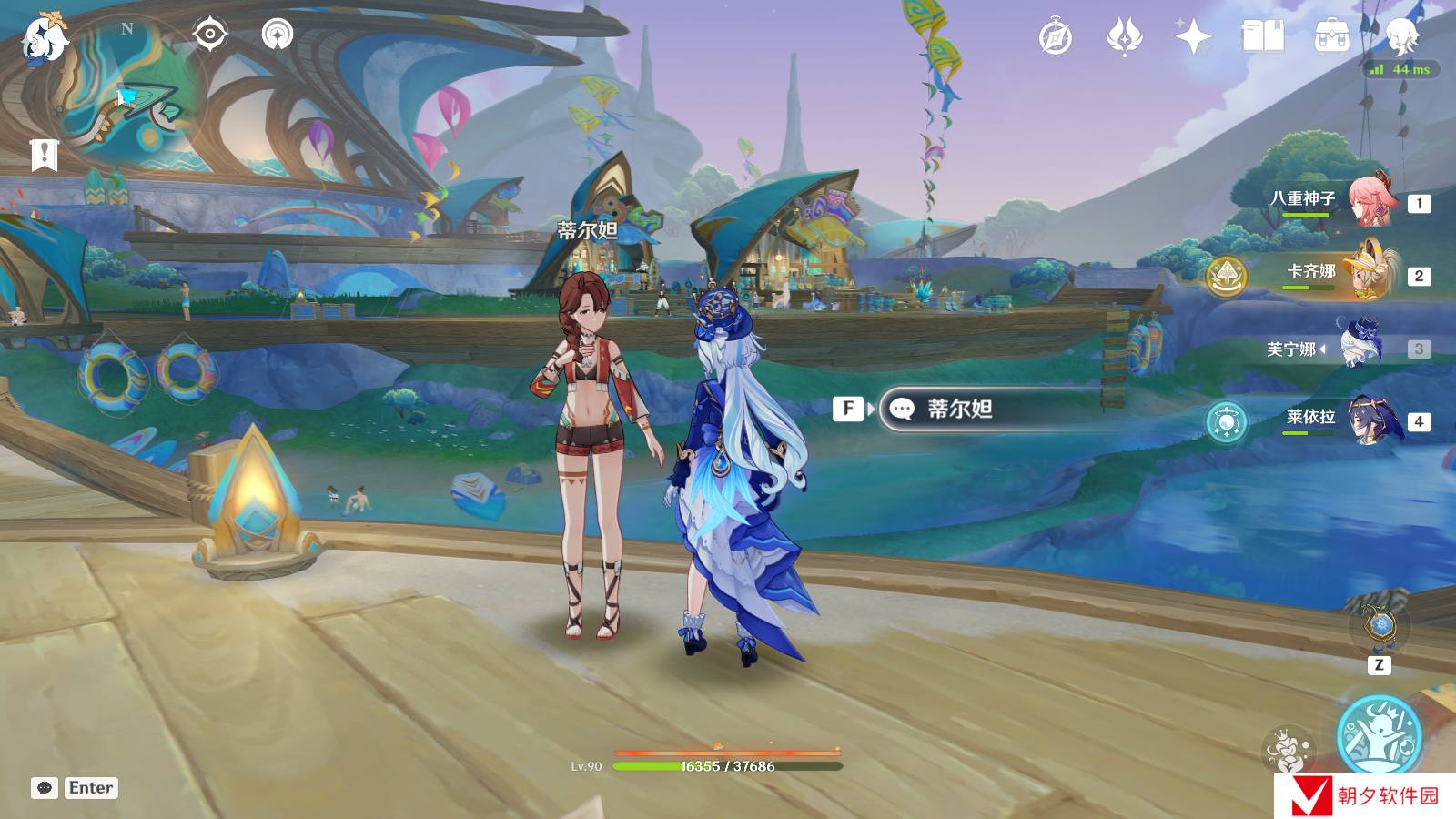The height and width of the screenshot is (819, 1456).
Task: Switch to party member 卡齐娜
Action: (x=1370, y=272)
